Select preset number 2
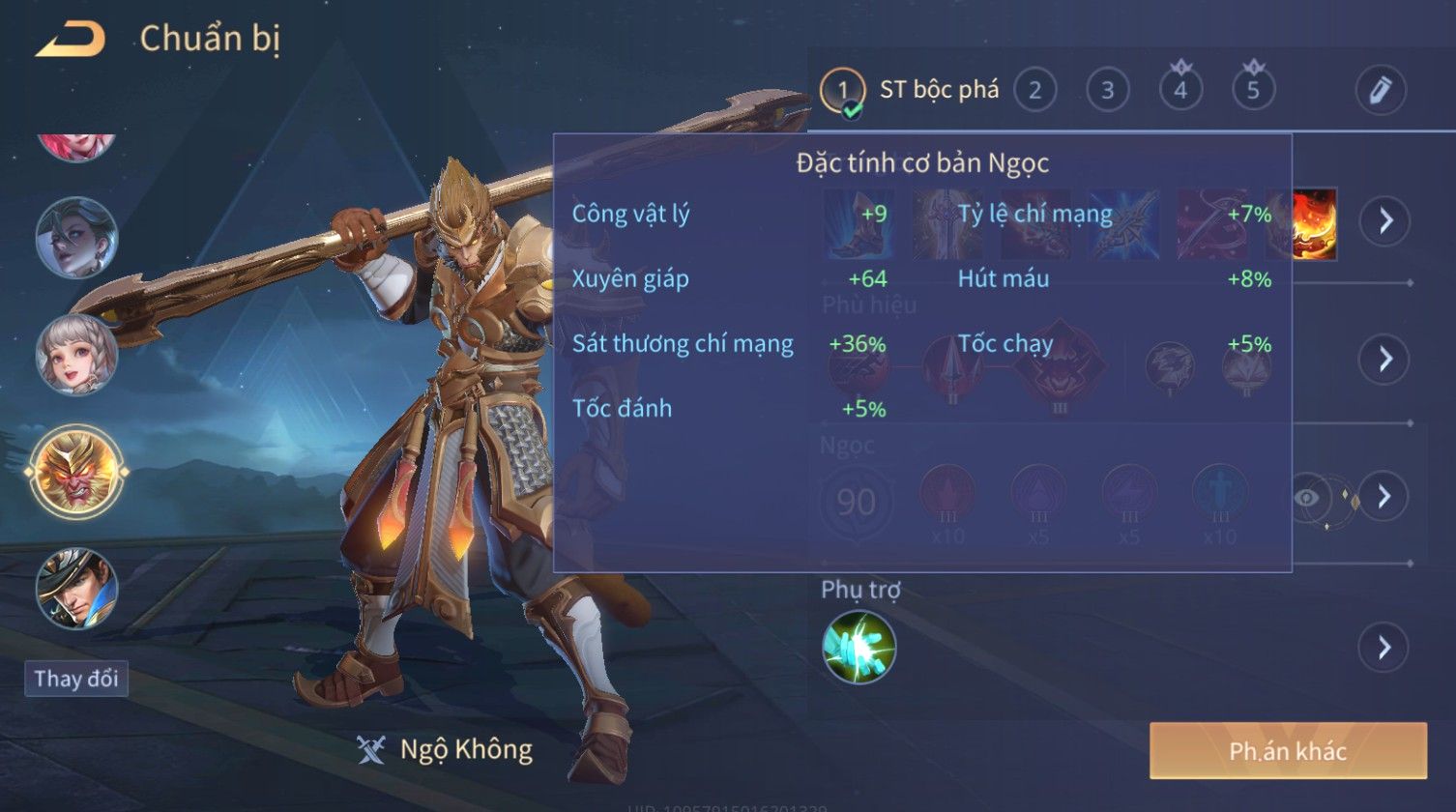1456x812 pixels. point(1034,91)
